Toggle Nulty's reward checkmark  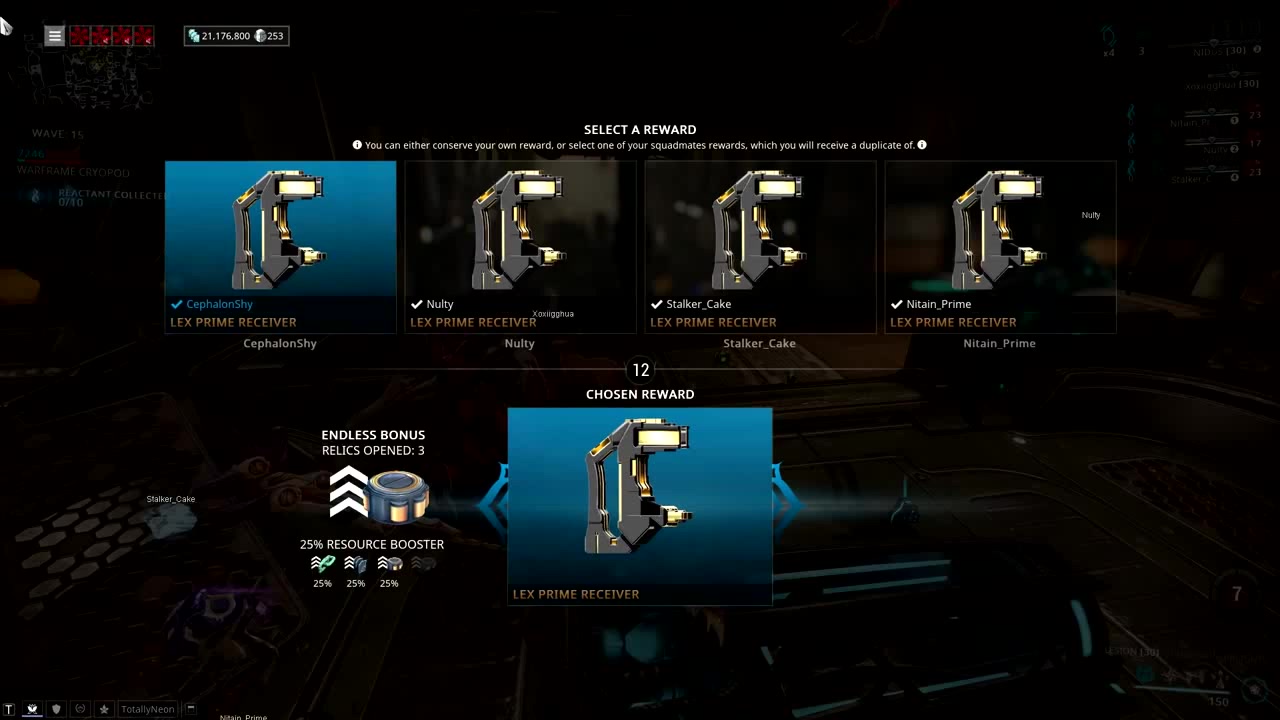[x=417, y=304]
